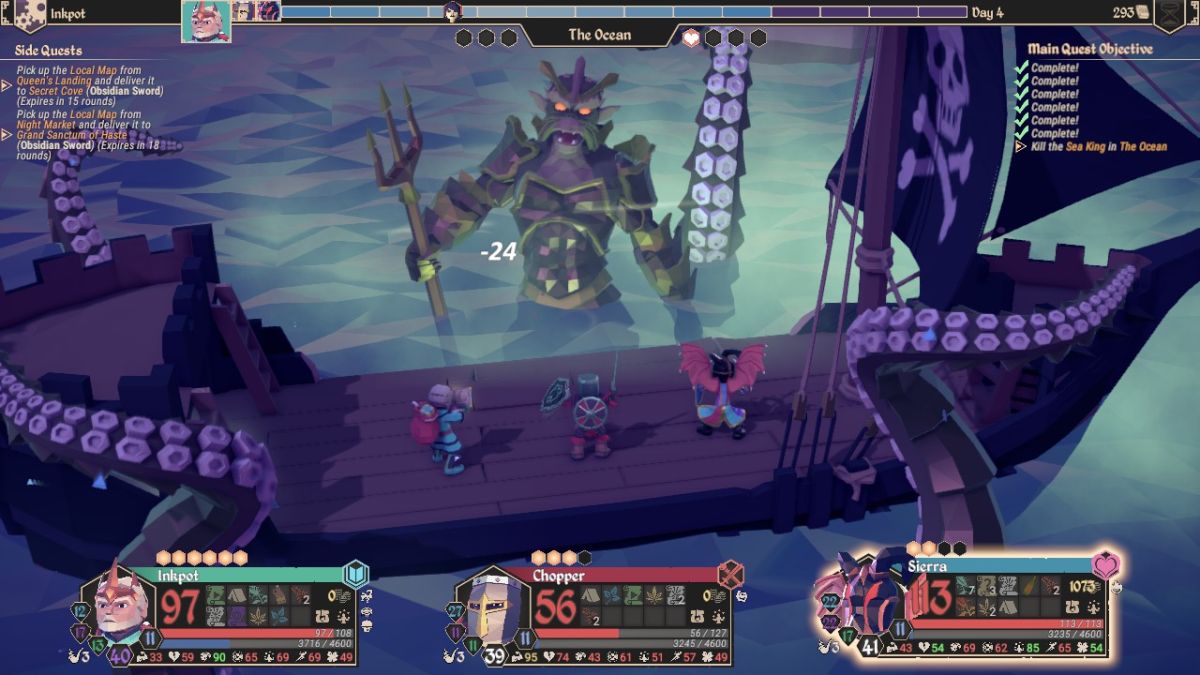Click the Main Quest Objective header
Viewport: 1200px width, 675px height.
pos(1090,48)
